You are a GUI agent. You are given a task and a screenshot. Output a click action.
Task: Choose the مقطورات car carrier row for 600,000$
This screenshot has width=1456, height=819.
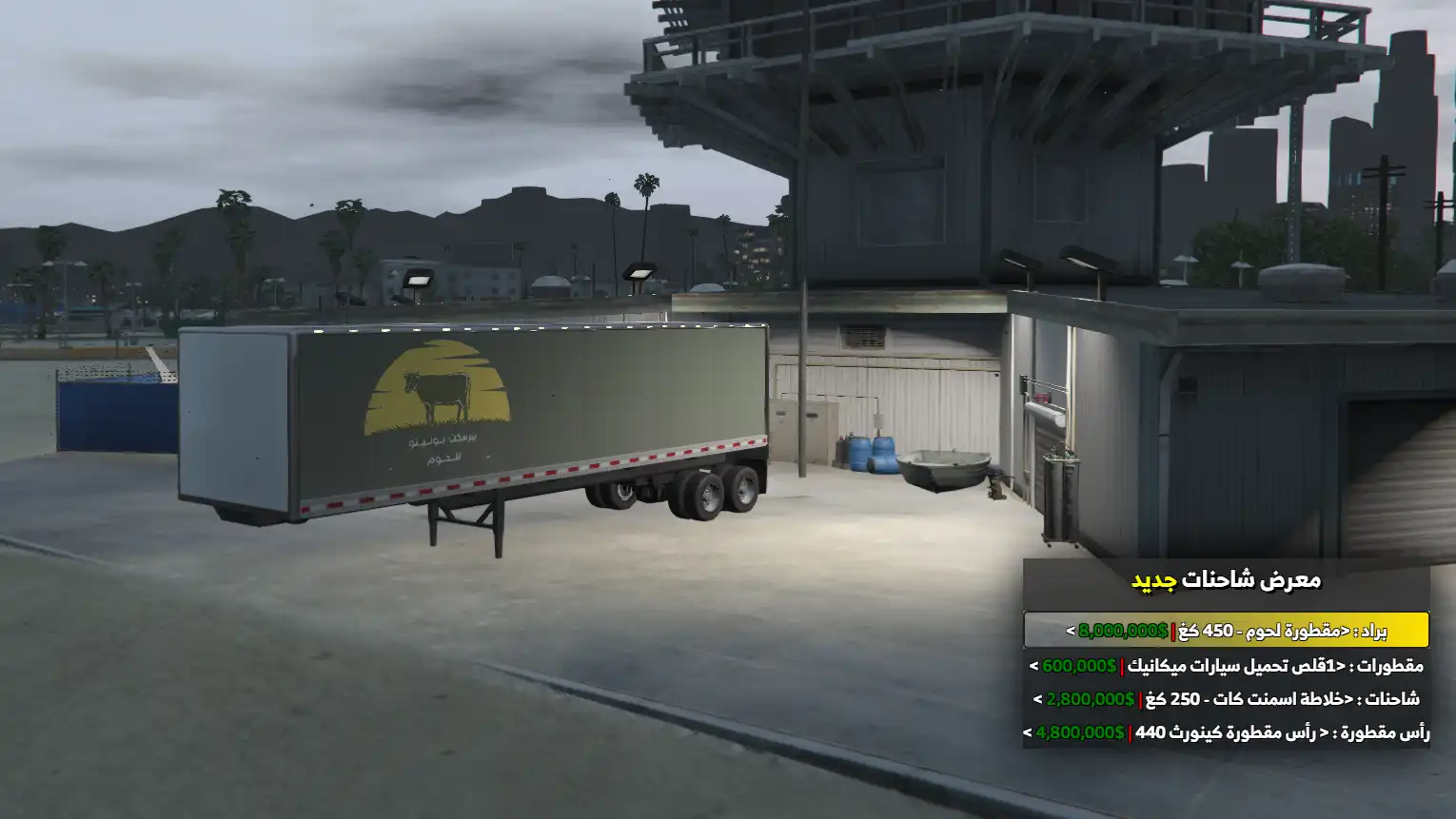pos(1226,665)
